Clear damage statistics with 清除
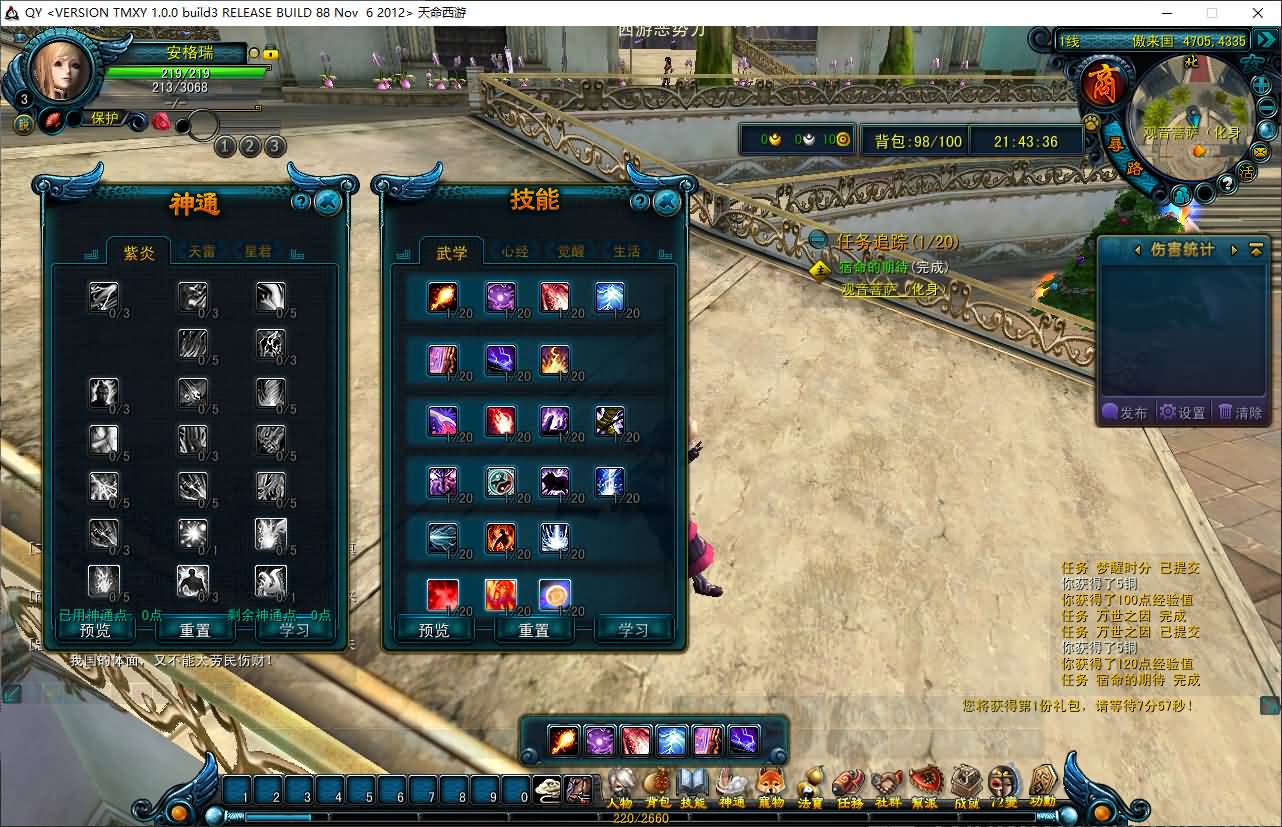Viewport: 1282px width, 827px height. [x=1240, y=412]
